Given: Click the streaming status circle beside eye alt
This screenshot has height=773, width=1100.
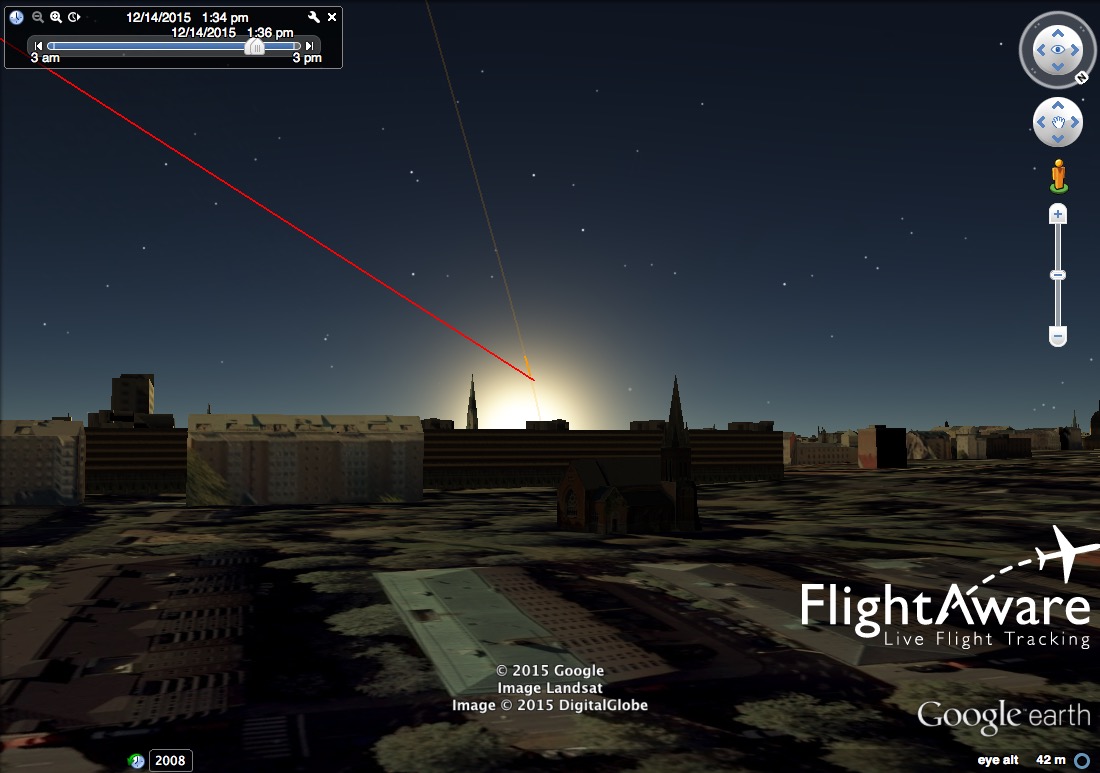Looking at the screenshot, I should pyautogui.click(x=1081, y=761).
